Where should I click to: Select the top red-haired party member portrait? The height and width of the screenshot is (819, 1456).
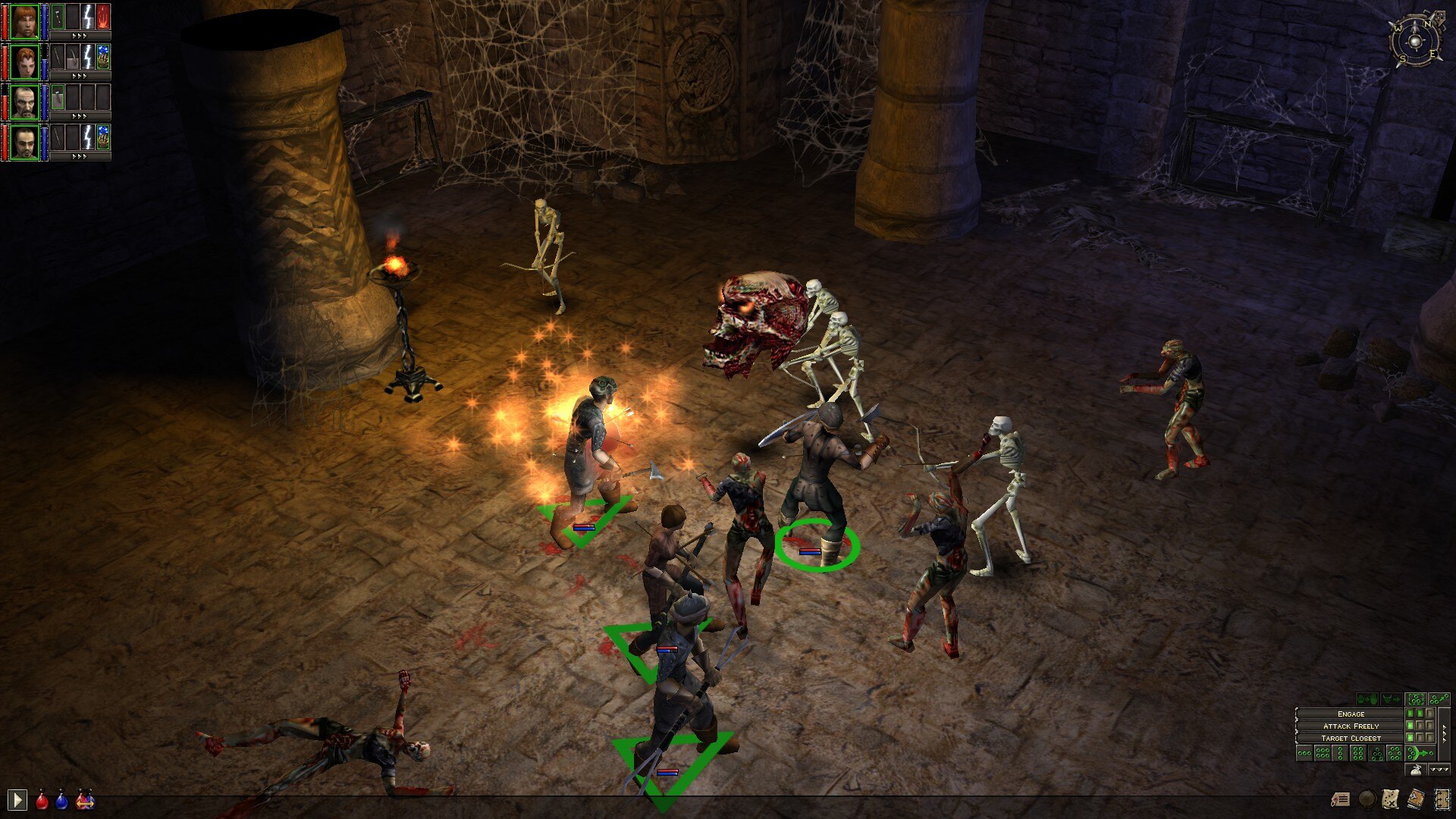(24, 21)
